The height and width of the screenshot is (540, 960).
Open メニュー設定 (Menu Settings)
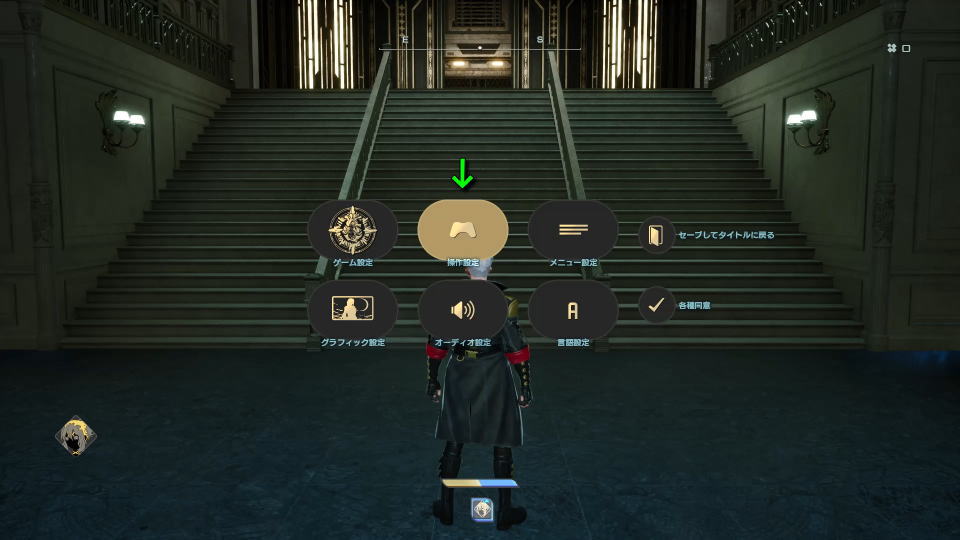tap(572, 229)
